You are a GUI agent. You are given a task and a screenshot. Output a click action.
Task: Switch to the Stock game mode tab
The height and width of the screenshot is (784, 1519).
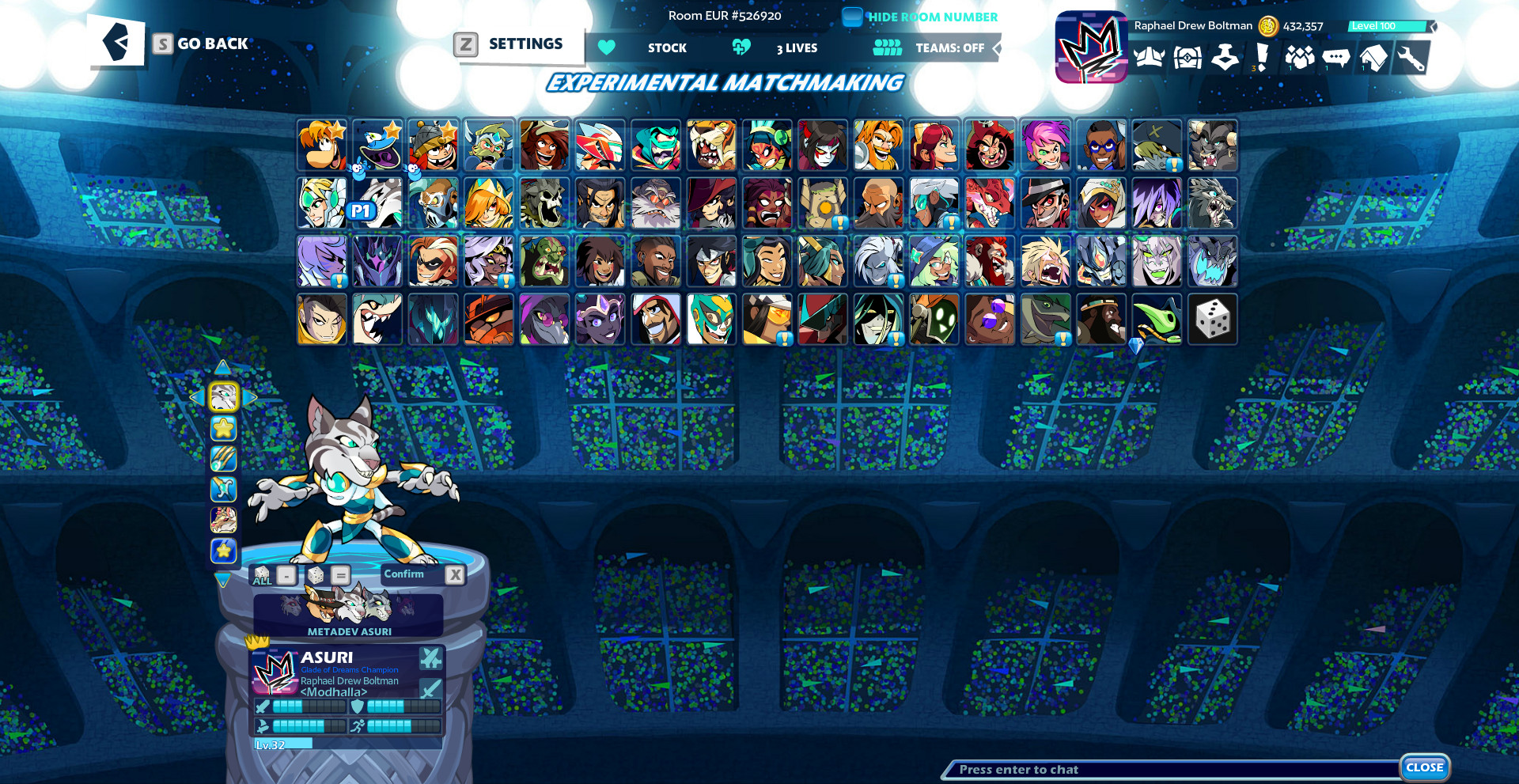(667, 47)
